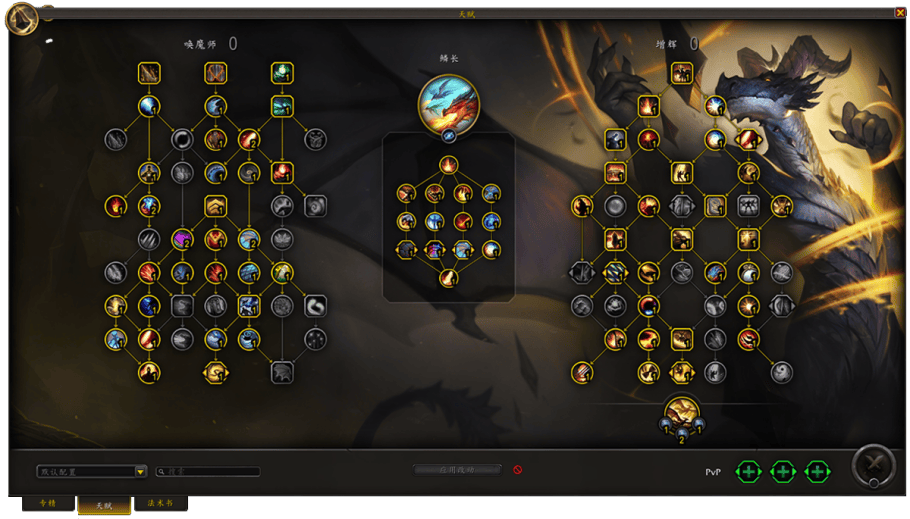910x519 pixels.
Task: Choose the flame node heading the 鳞长 hero tree
Action: 448,164
